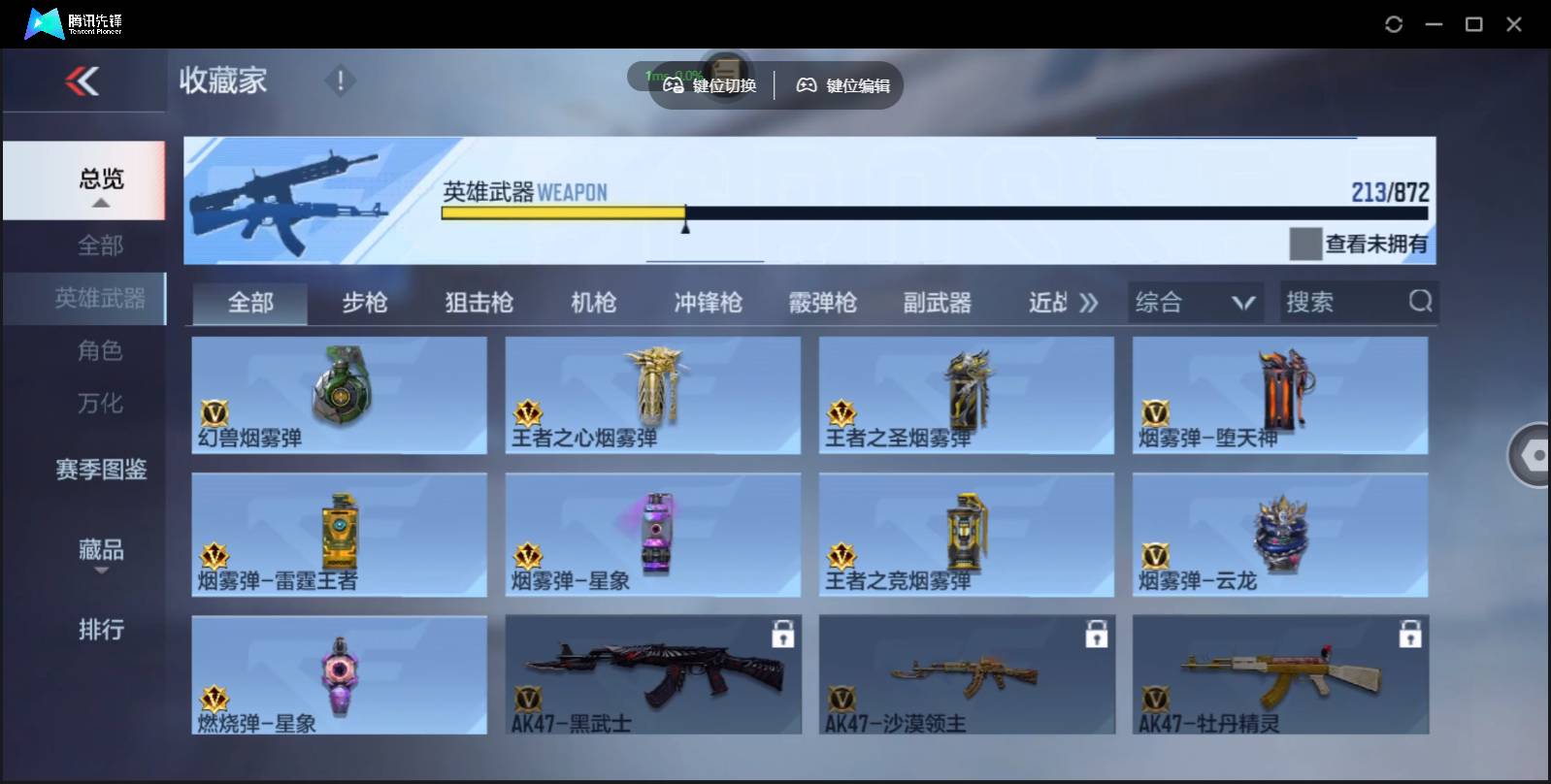
Task: Open the 赛季图鉴 section
Action: [x=100, y=470]
